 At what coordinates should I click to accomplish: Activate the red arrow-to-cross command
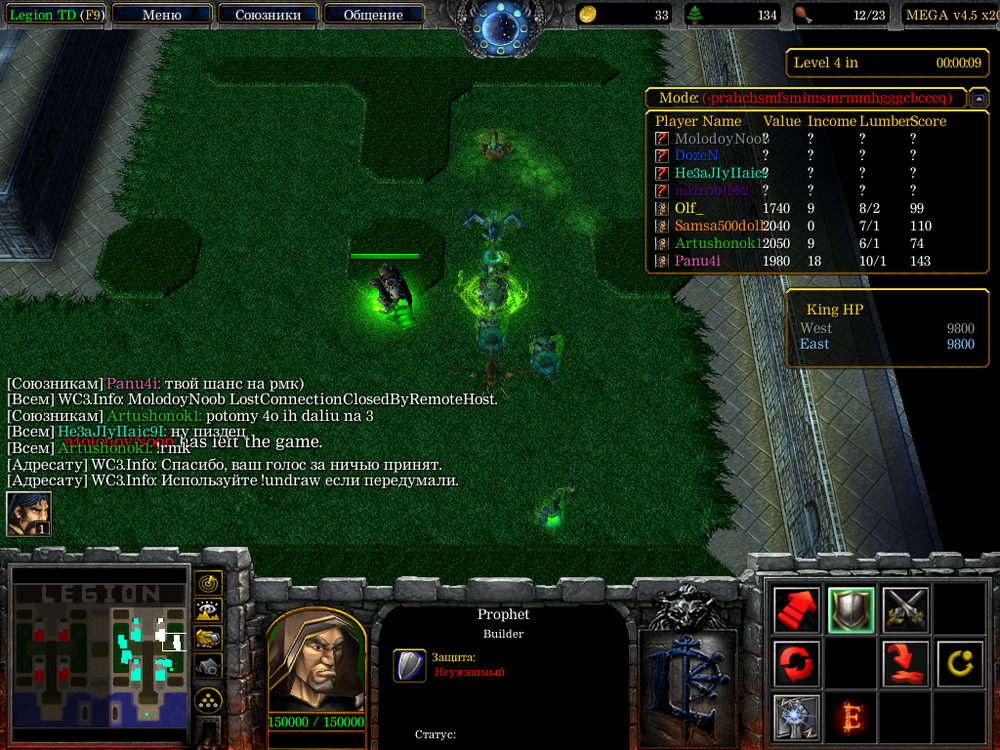(x=905, y=662)
